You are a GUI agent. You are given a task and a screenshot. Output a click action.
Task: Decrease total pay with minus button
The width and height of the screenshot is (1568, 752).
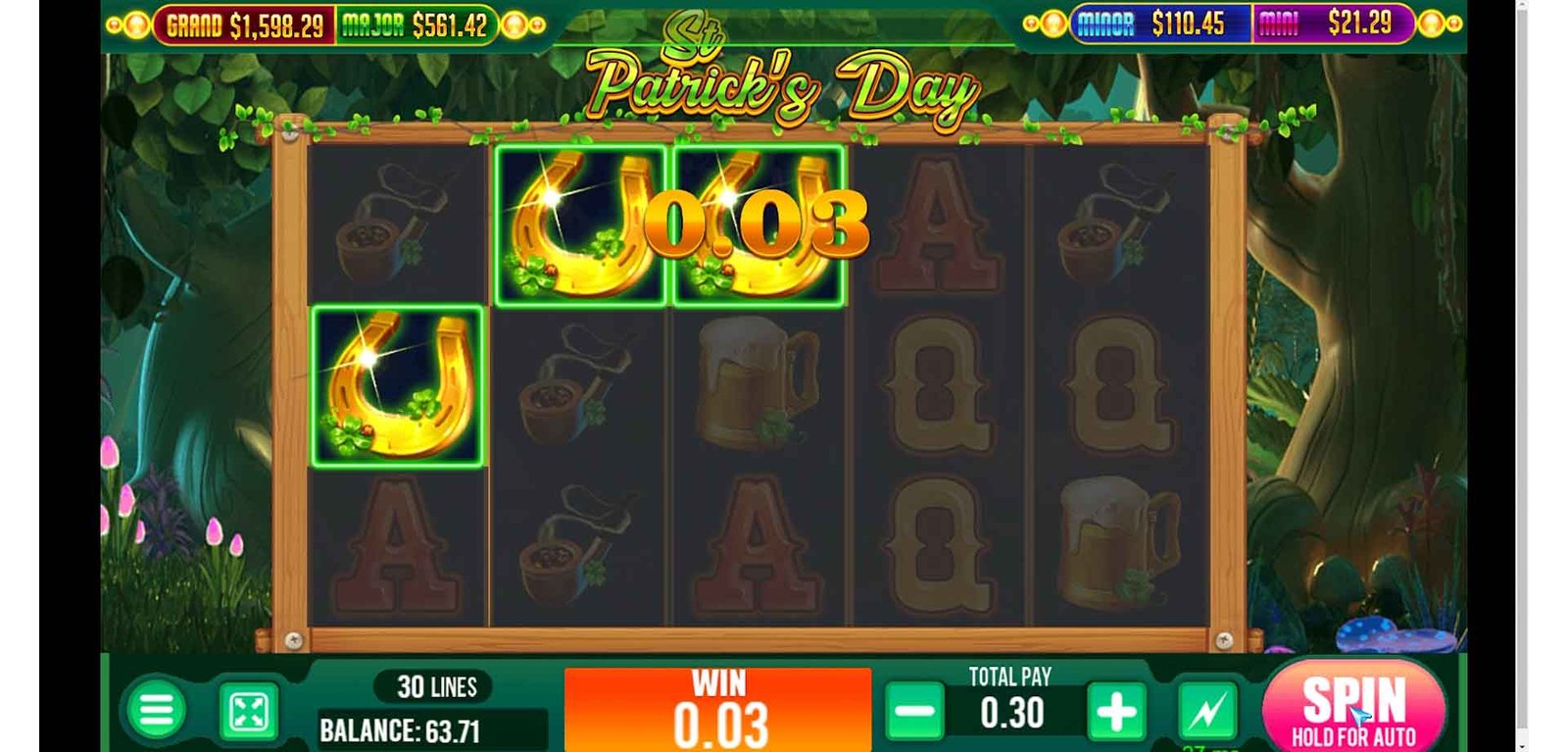pos(914,712)
